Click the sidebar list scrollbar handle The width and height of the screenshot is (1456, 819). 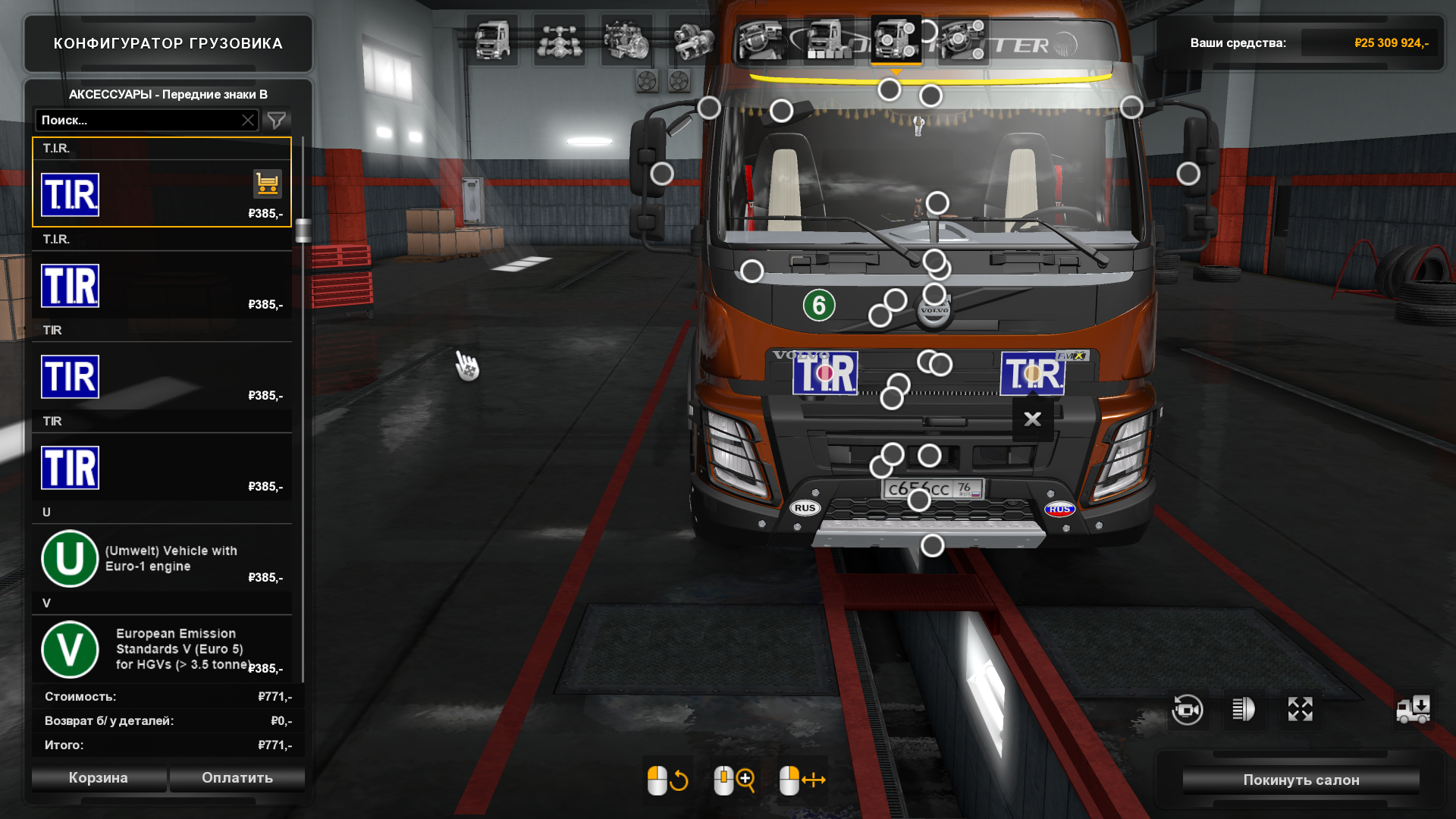click(303, 230)
